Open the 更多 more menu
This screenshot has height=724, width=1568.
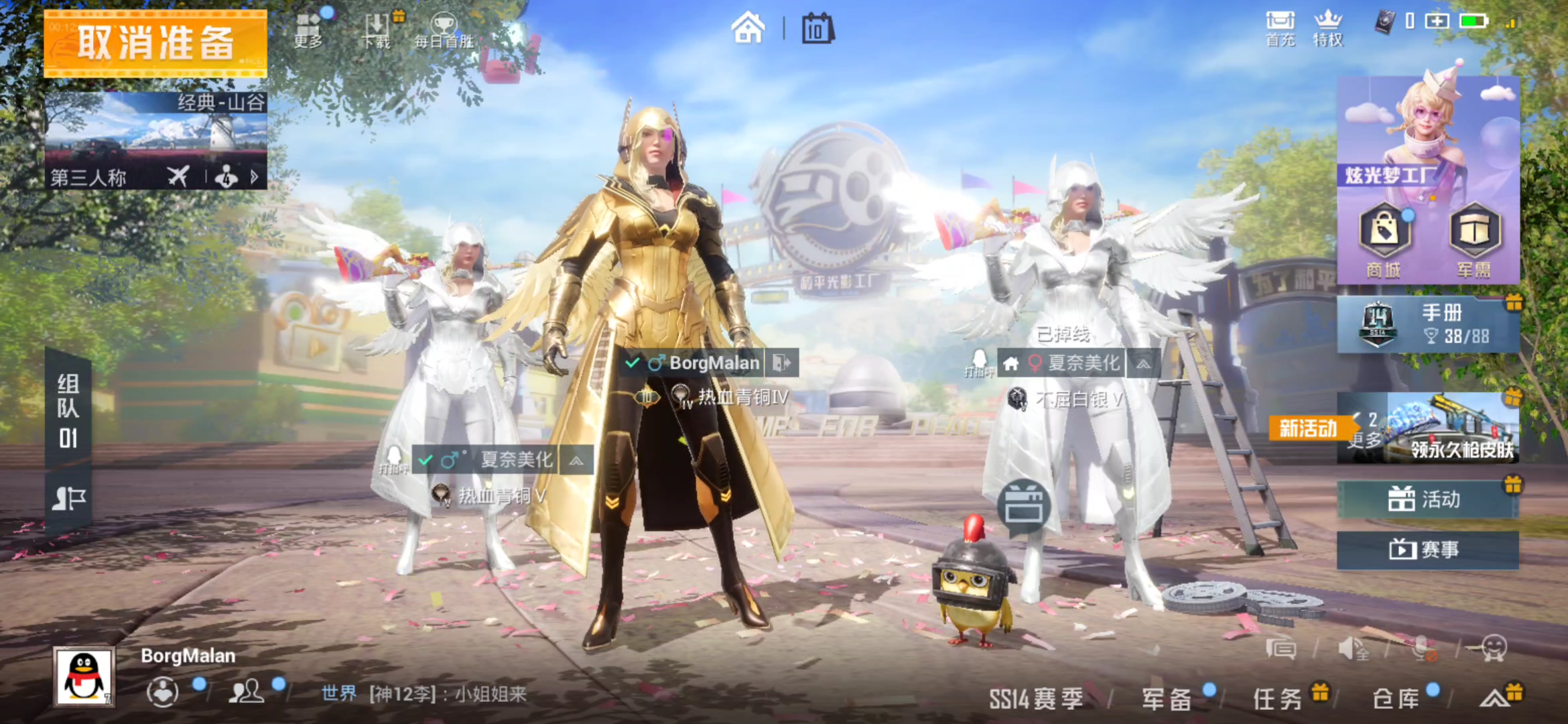309,30
